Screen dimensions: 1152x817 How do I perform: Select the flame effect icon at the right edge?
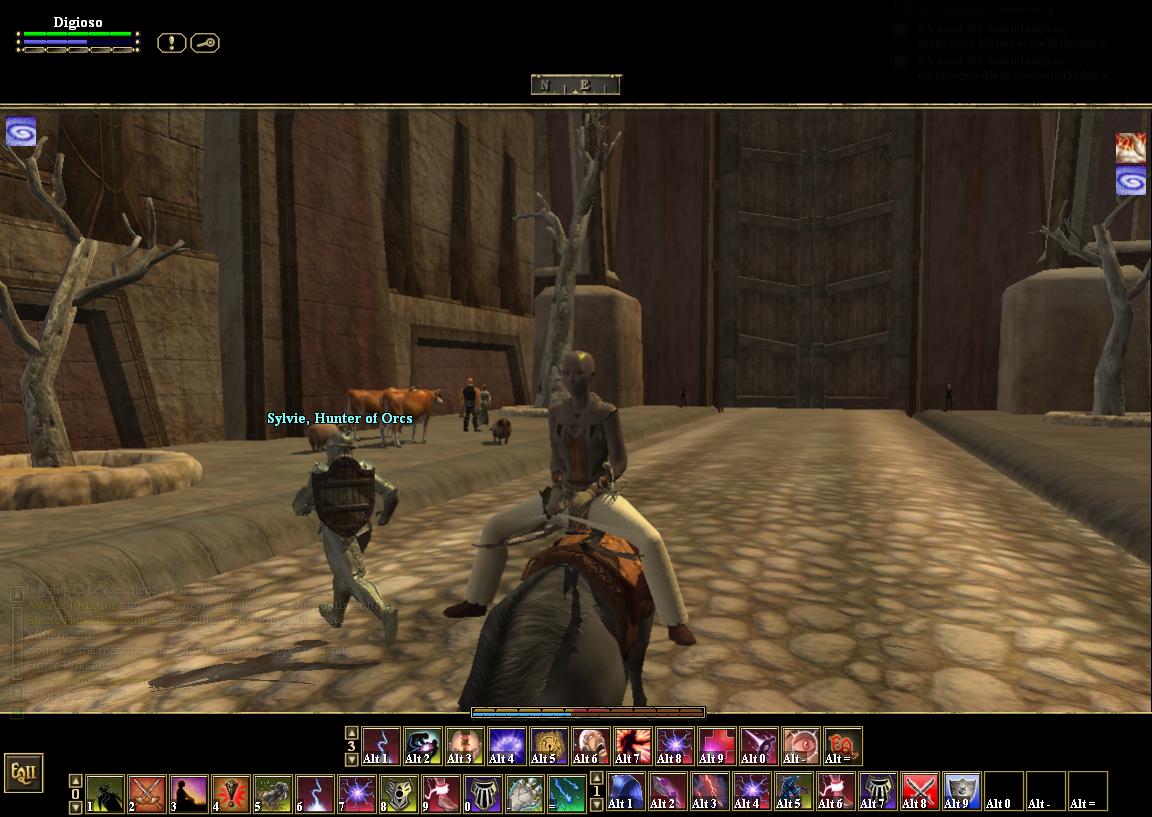coord(1131,148)
